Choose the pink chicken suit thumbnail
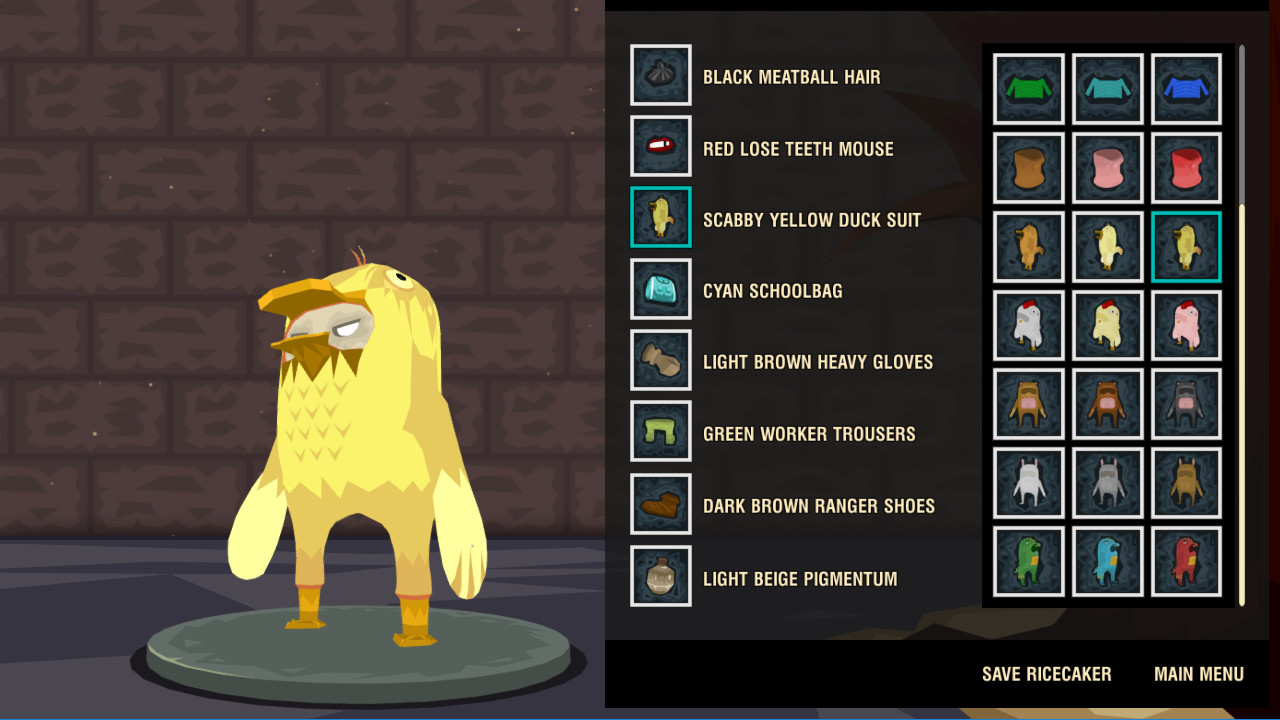1280x720 pixels. [1186, 325]
